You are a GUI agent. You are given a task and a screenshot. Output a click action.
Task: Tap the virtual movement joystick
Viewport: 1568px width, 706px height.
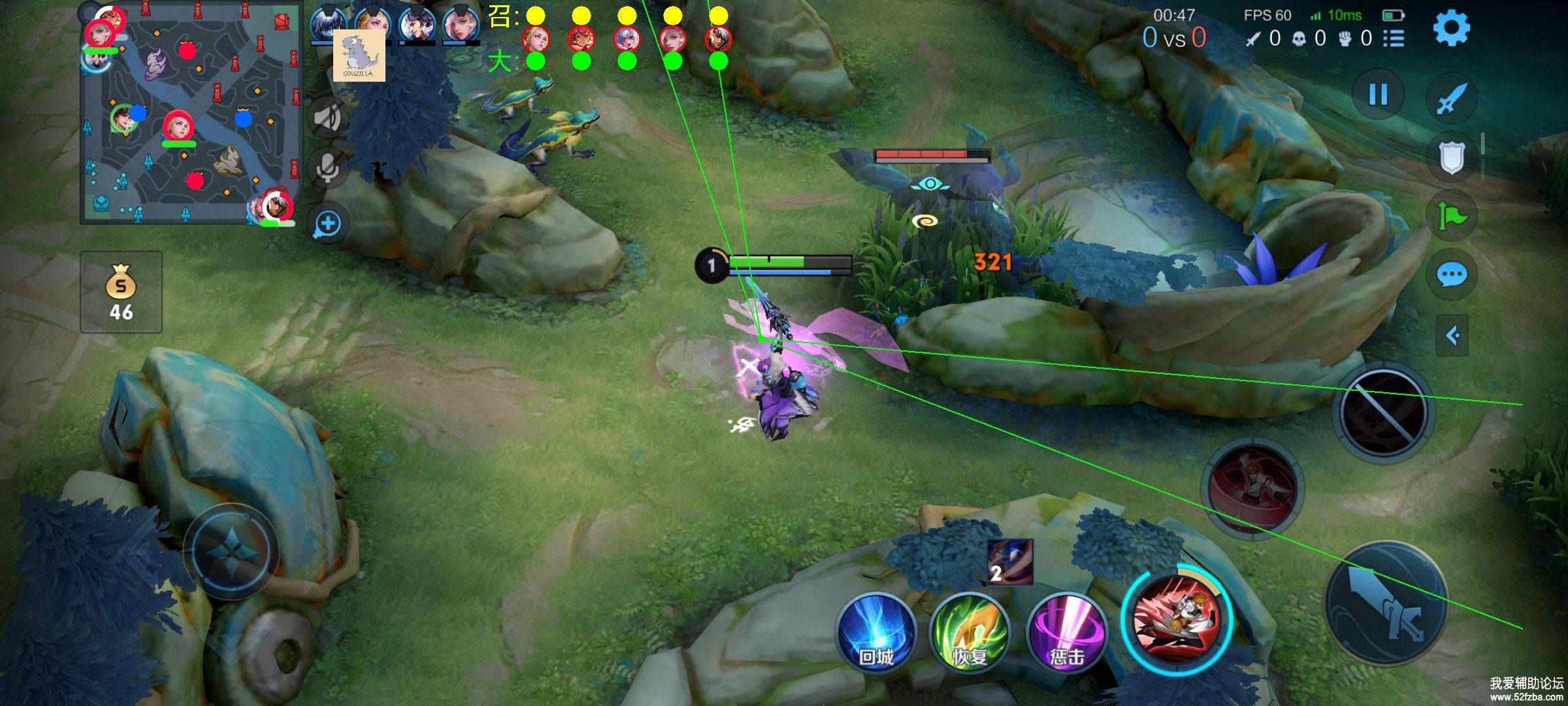coord(232,551)
